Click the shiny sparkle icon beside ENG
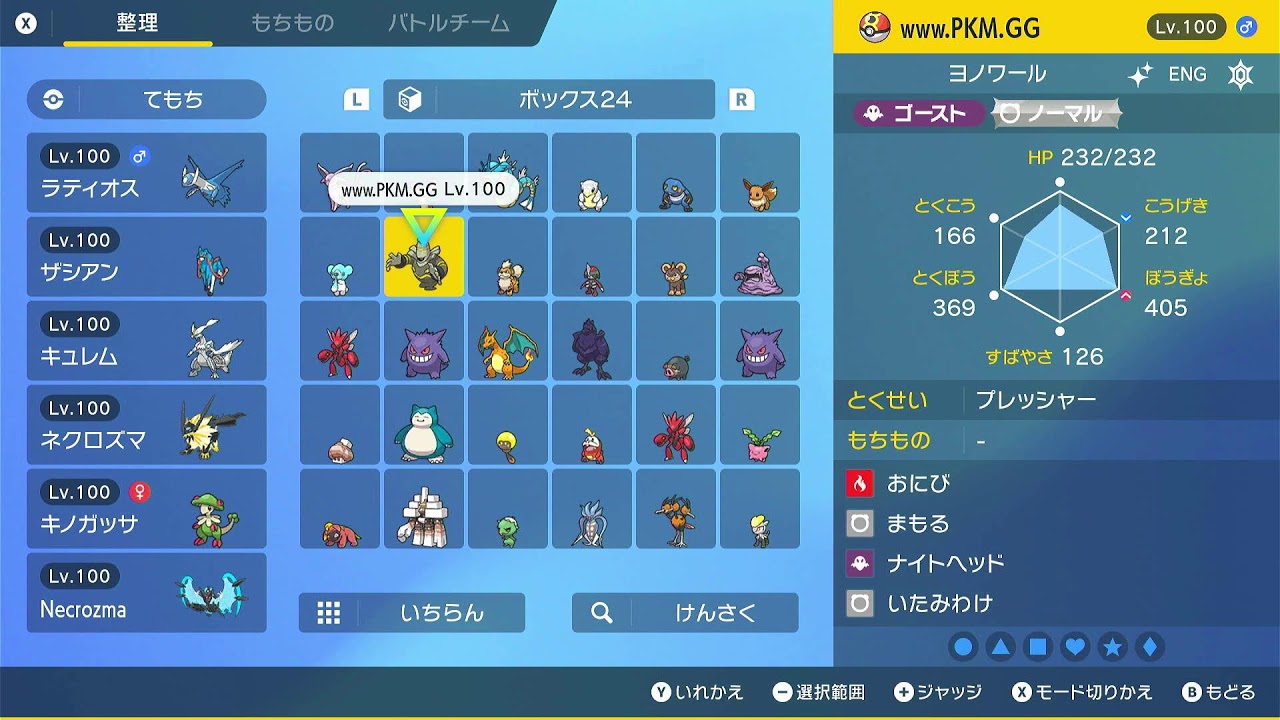 1140,73
